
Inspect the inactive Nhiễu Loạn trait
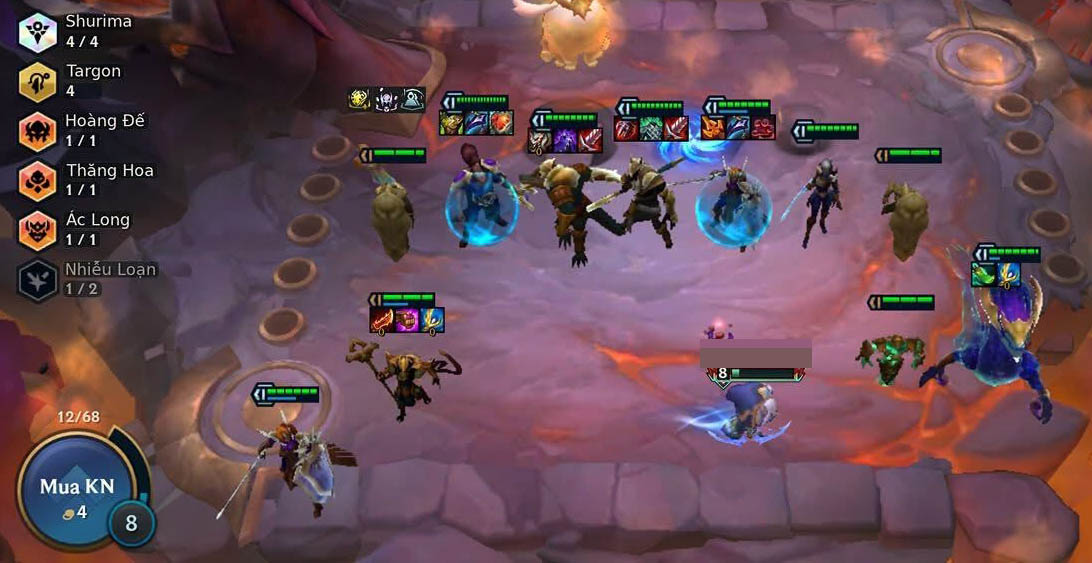[x=38, y=280]
